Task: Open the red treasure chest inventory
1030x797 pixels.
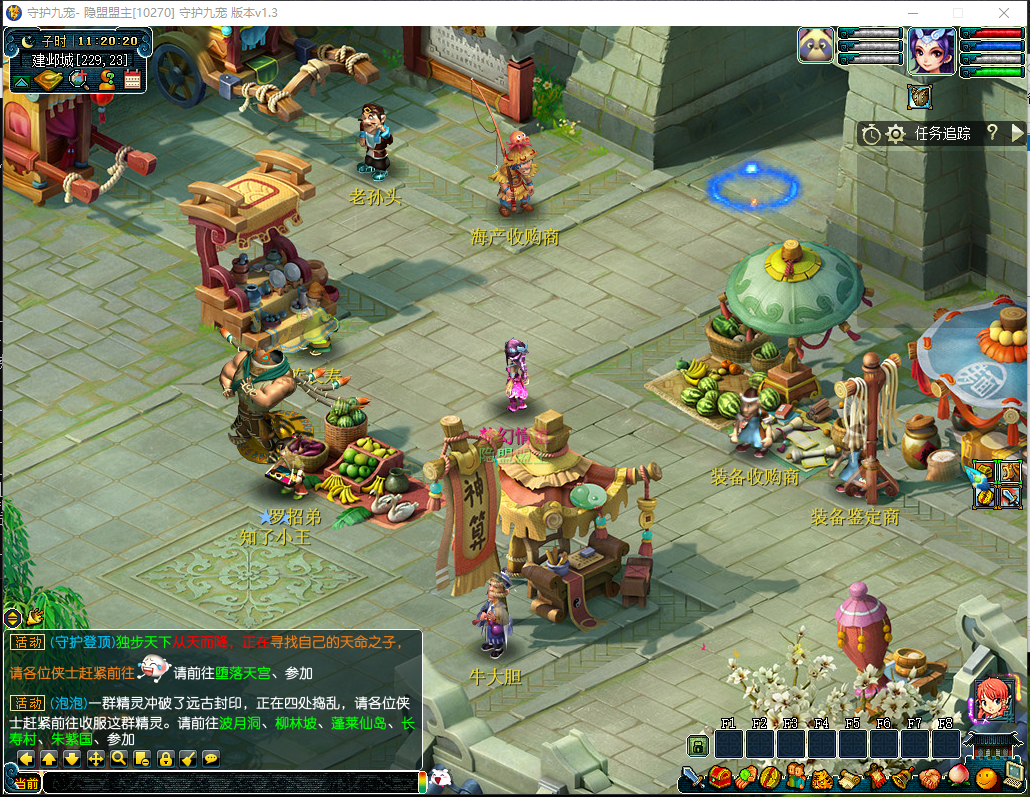Action: tap(720, 777)
